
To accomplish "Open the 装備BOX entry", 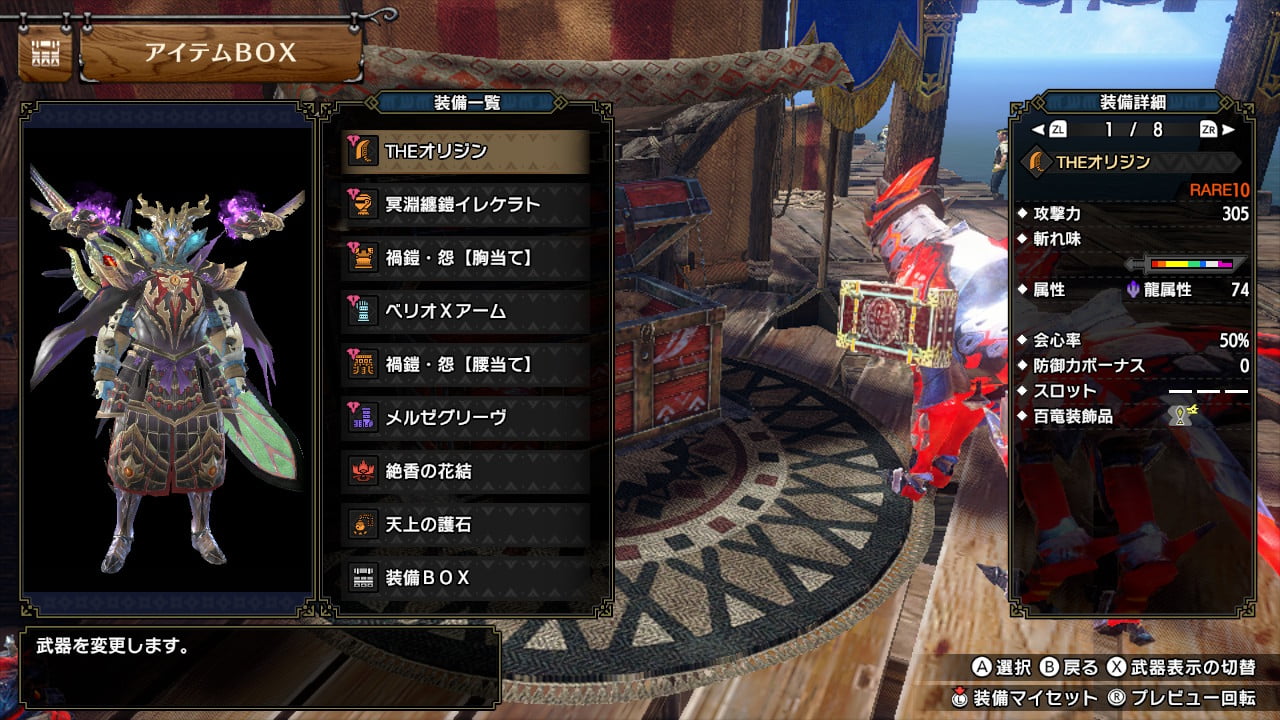I will click(x=465, y=577).
